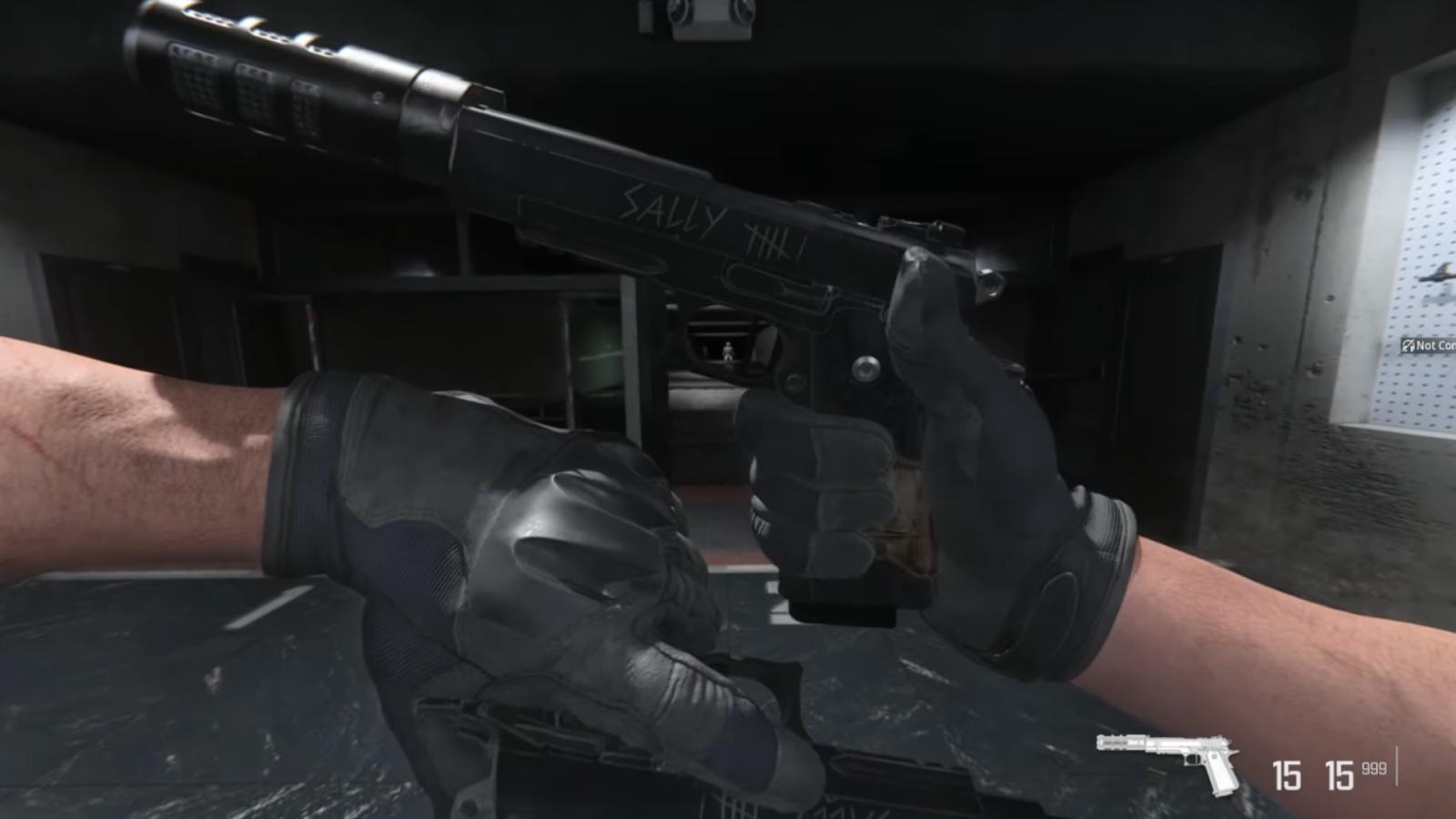
Task: Click the crossed-out connectivity symbol in the notification
Action: (1408, 346)
